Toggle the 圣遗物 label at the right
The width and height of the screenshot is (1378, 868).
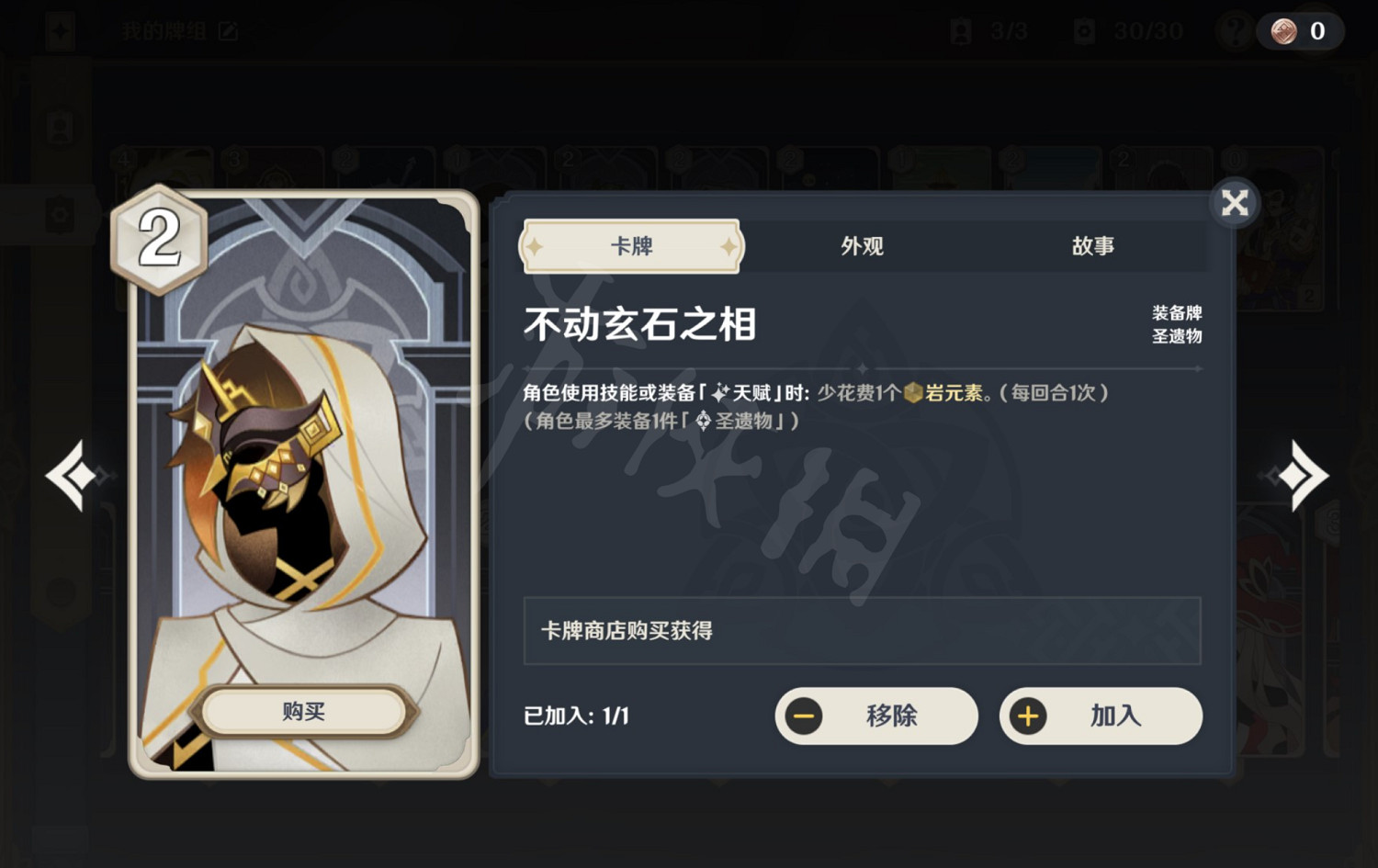1178,335
